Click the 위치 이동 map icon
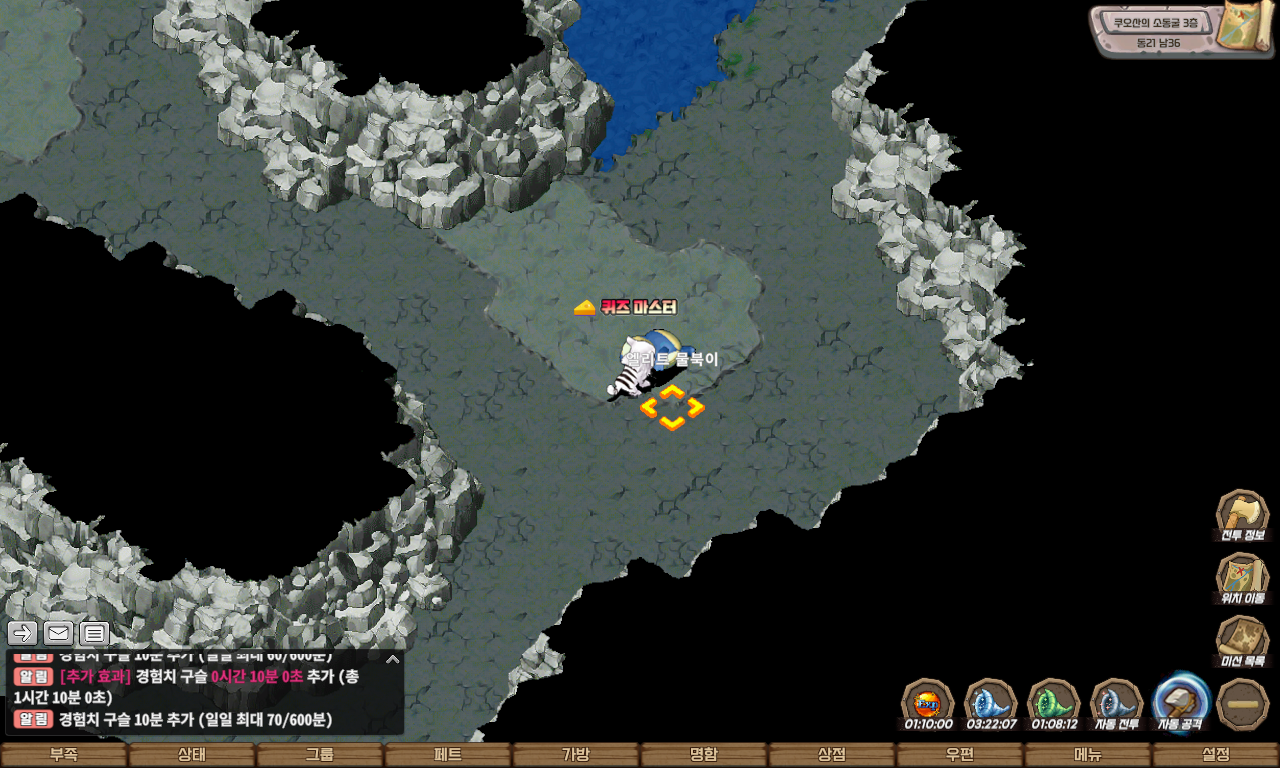The height and width of the screenshot is (768, 1280). point(1242,579)
